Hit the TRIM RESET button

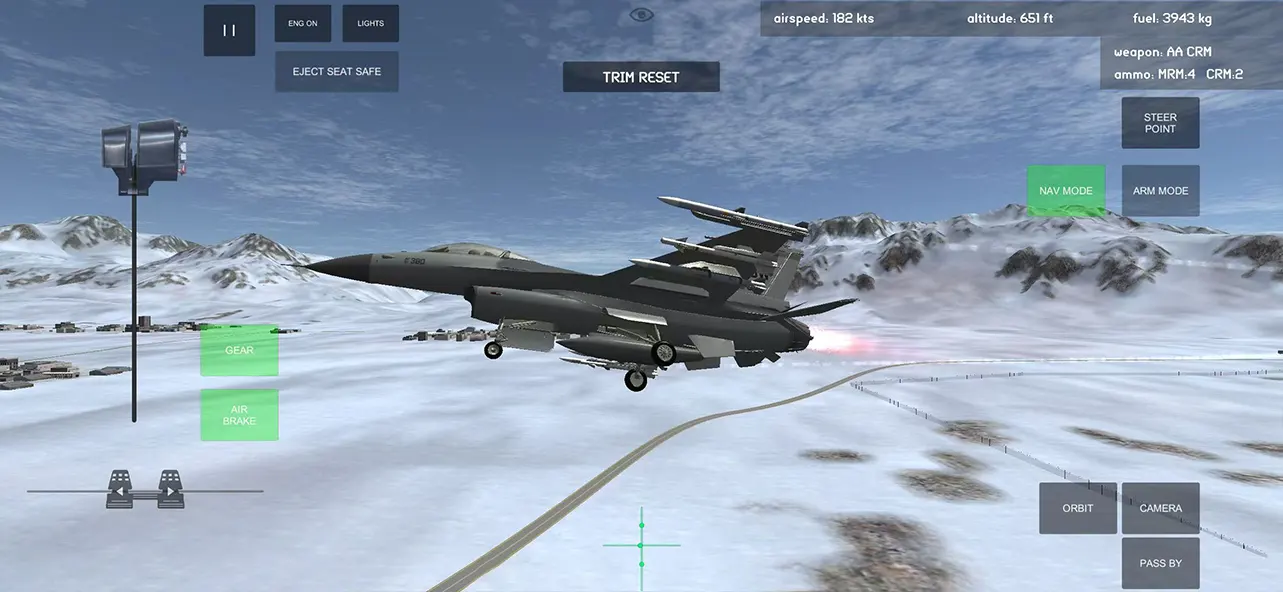641,77
